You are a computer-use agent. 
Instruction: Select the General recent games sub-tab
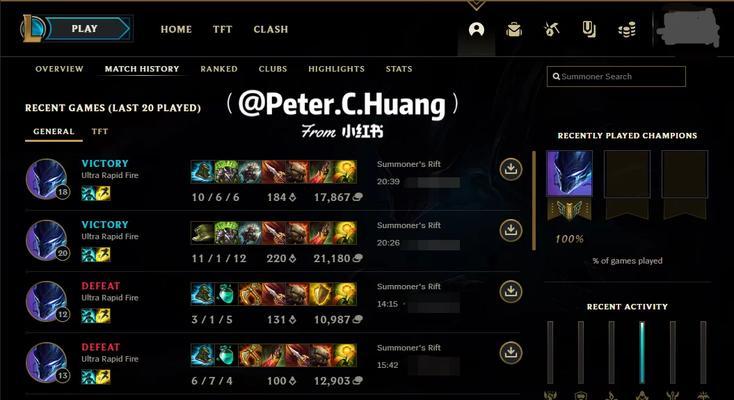pyautogui.click(x=54, y=131)
